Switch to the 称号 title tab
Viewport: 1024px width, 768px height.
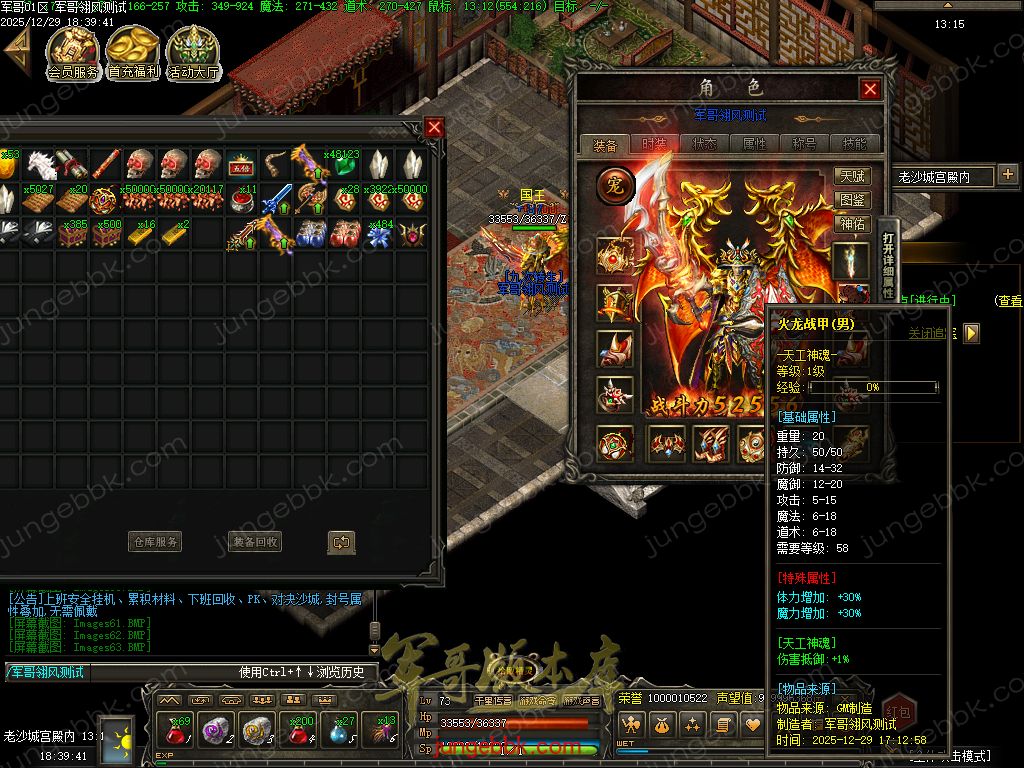[x=804, y=144]
